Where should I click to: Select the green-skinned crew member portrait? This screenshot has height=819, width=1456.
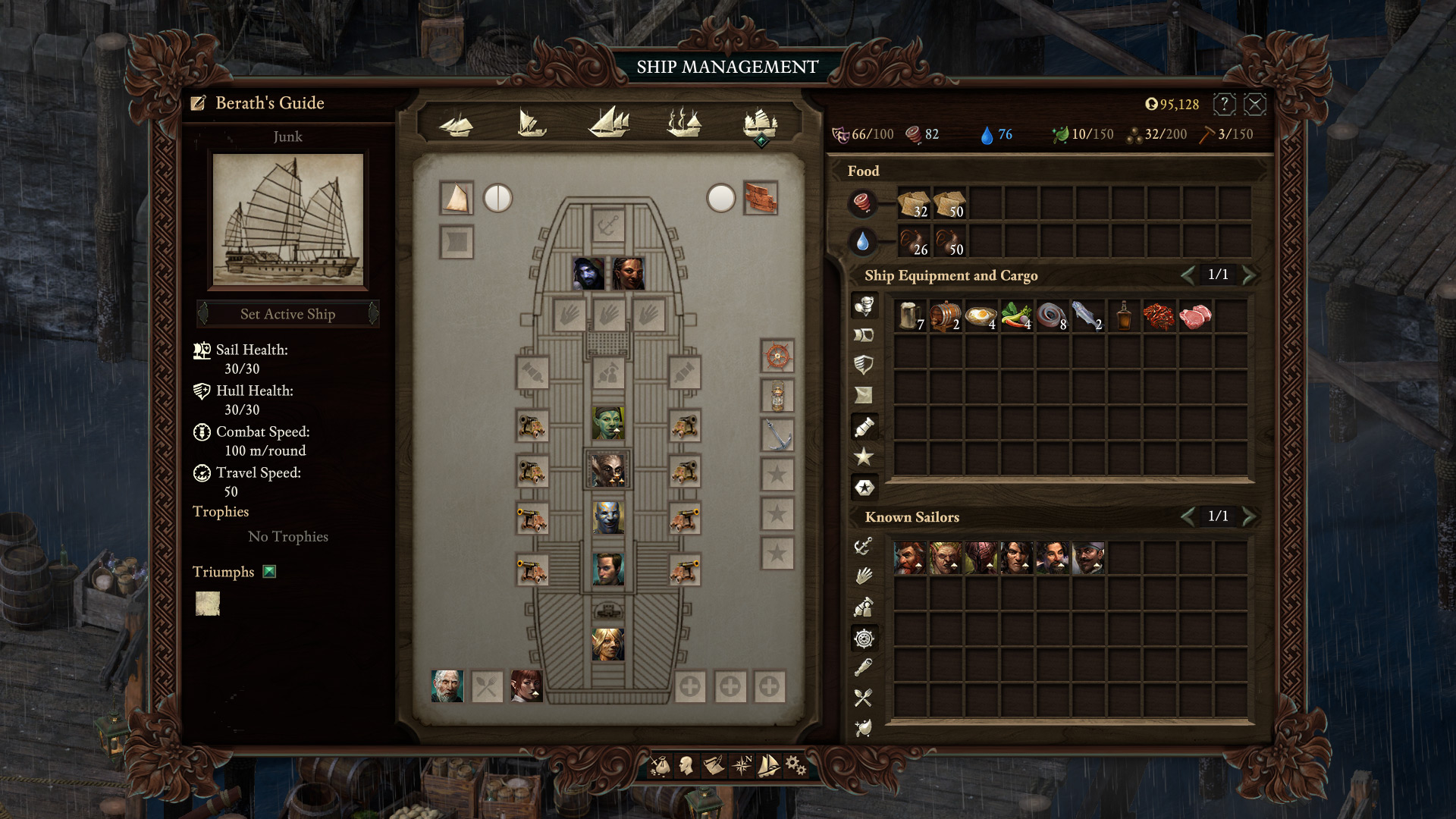pos(608,423)
